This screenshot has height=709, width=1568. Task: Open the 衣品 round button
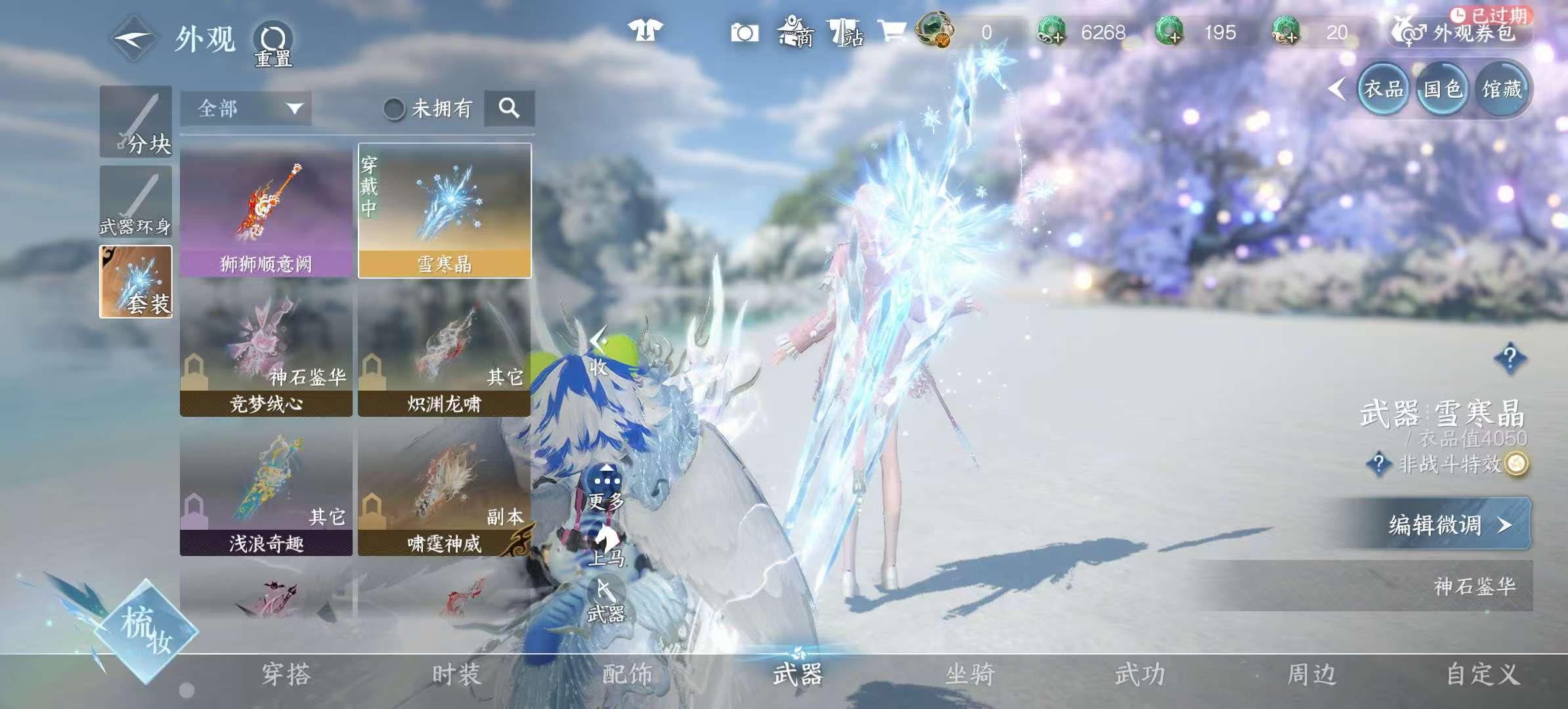point(1383,89)
